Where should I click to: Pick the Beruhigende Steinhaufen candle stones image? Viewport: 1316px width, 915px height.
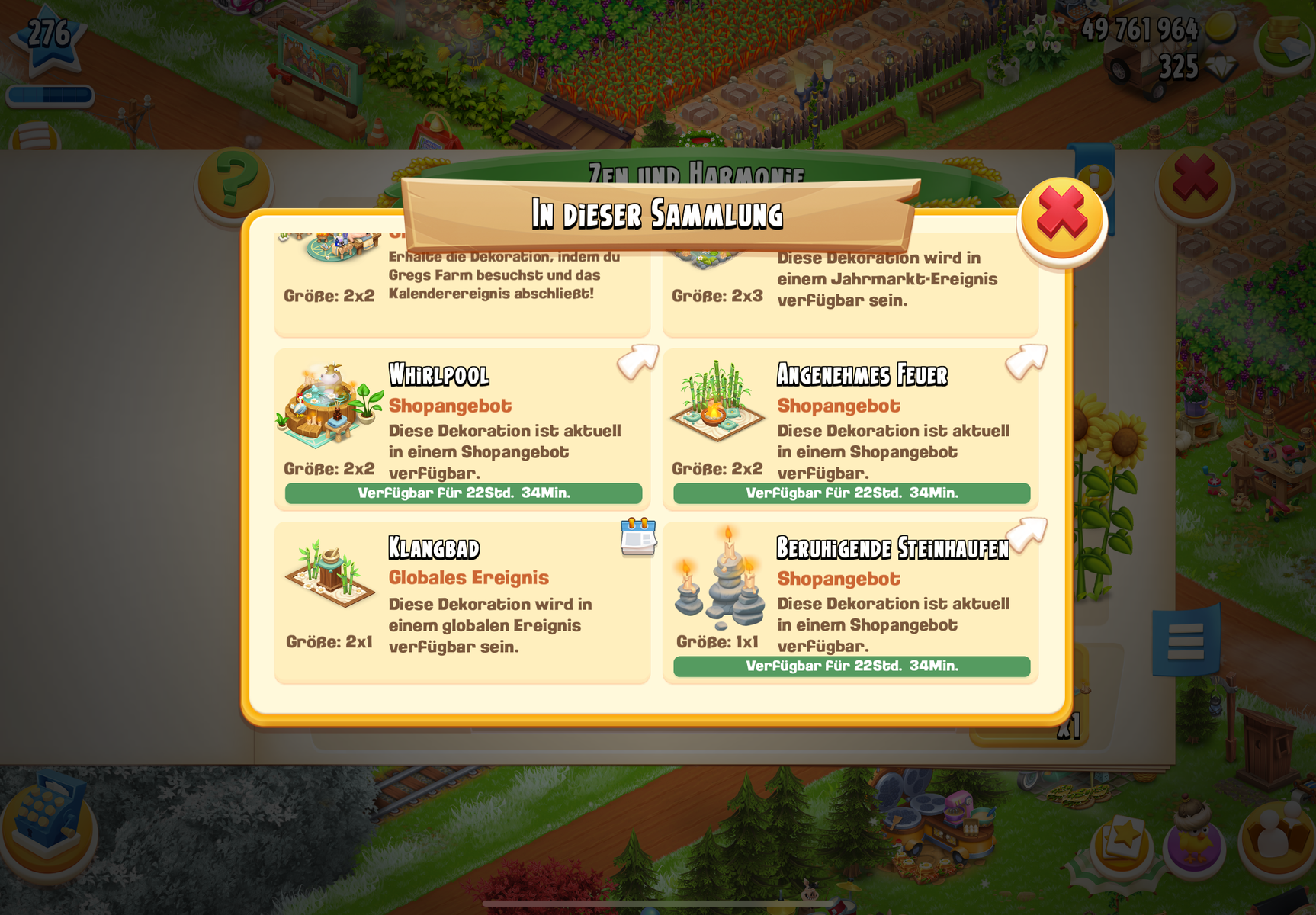pyautogui.click(x=719, y=578)
